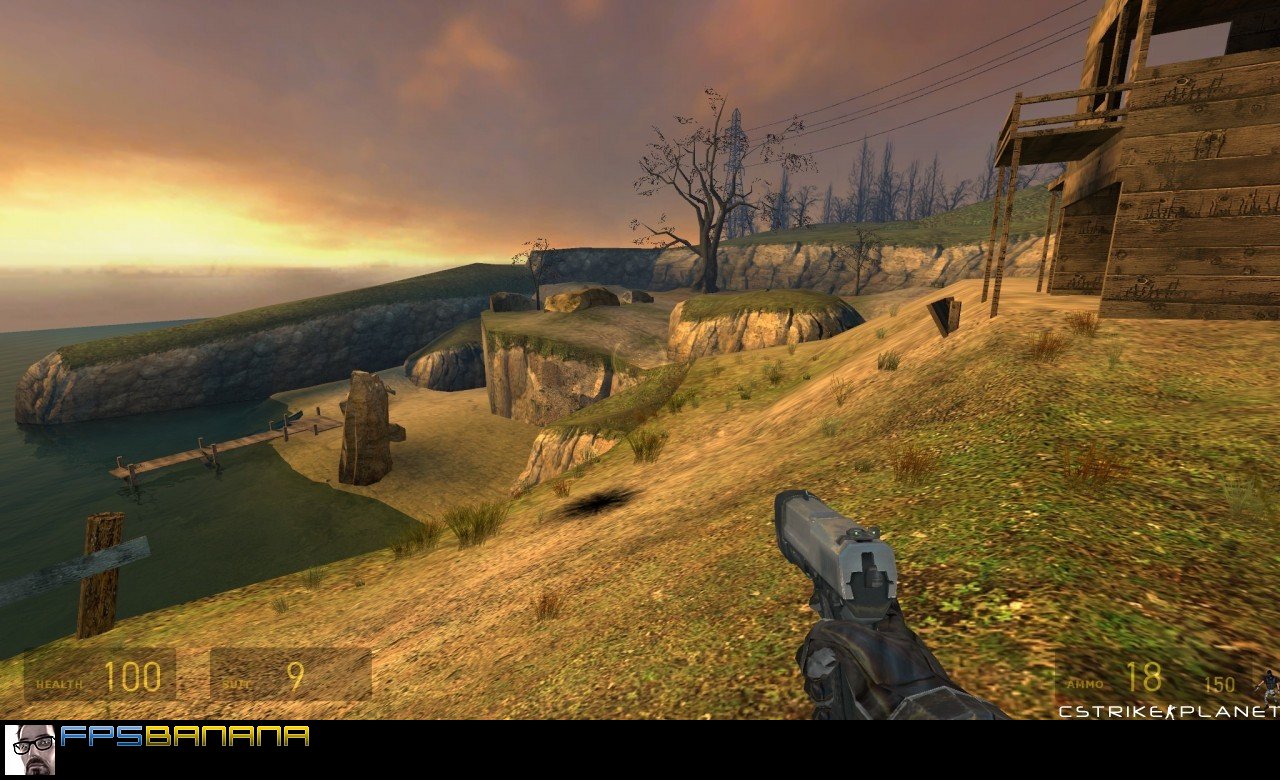Open the bearded avatar with glasses thumbnail
The width and height of the screenshot is (1280, 780).
point(30,749)
